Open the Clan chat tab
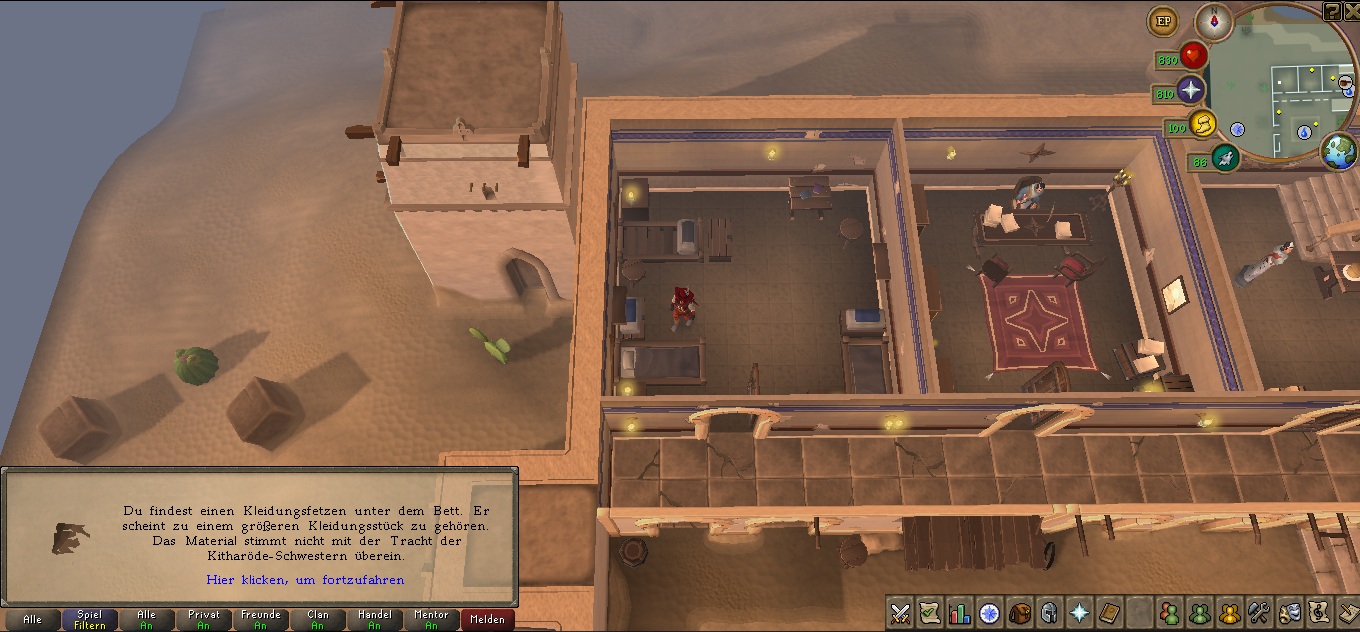This screenshot has width=1360, height=632. pyautogui.click(x=318, y=620)
